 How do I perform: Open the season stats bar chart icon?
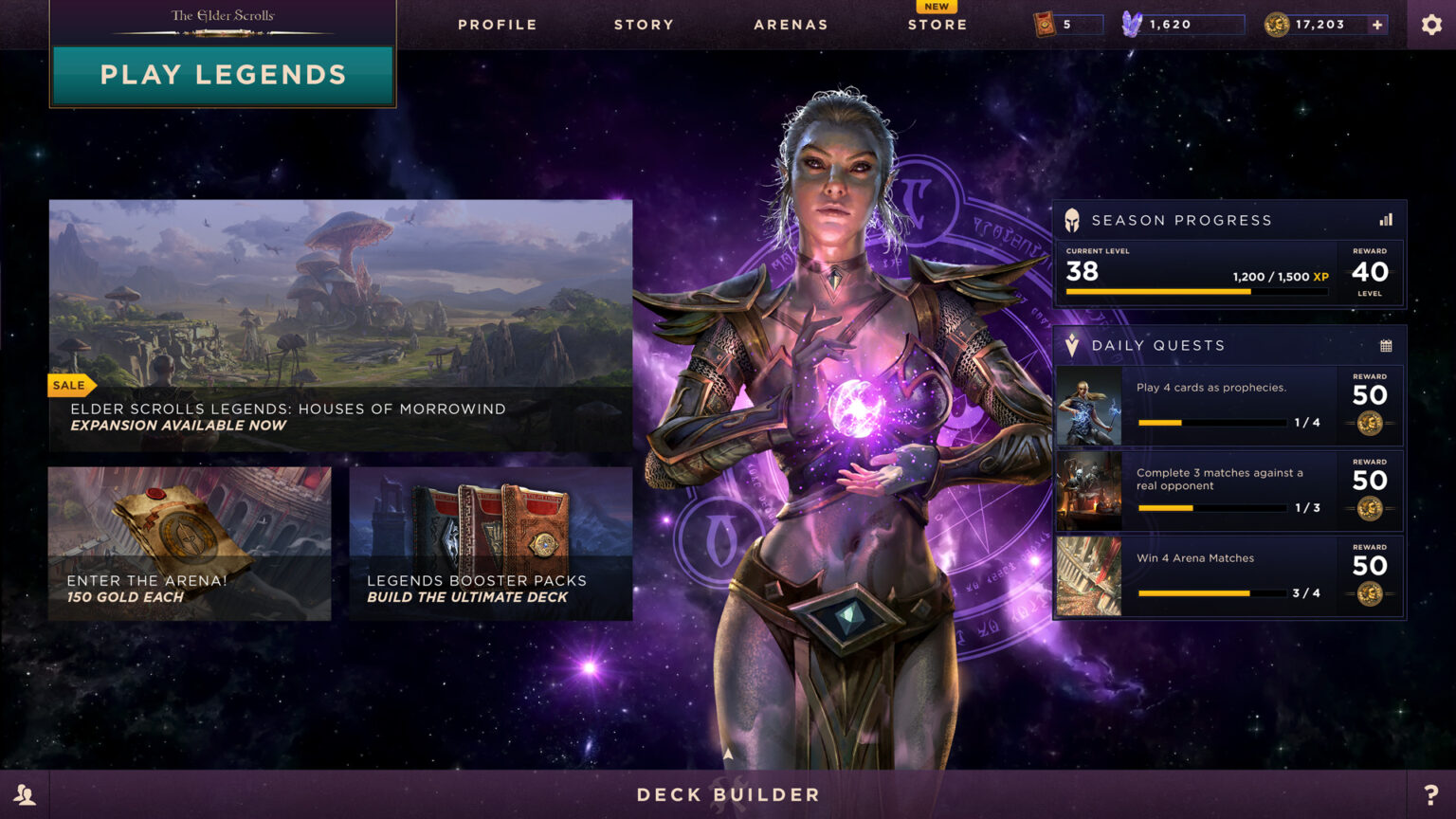(1388, 218)
